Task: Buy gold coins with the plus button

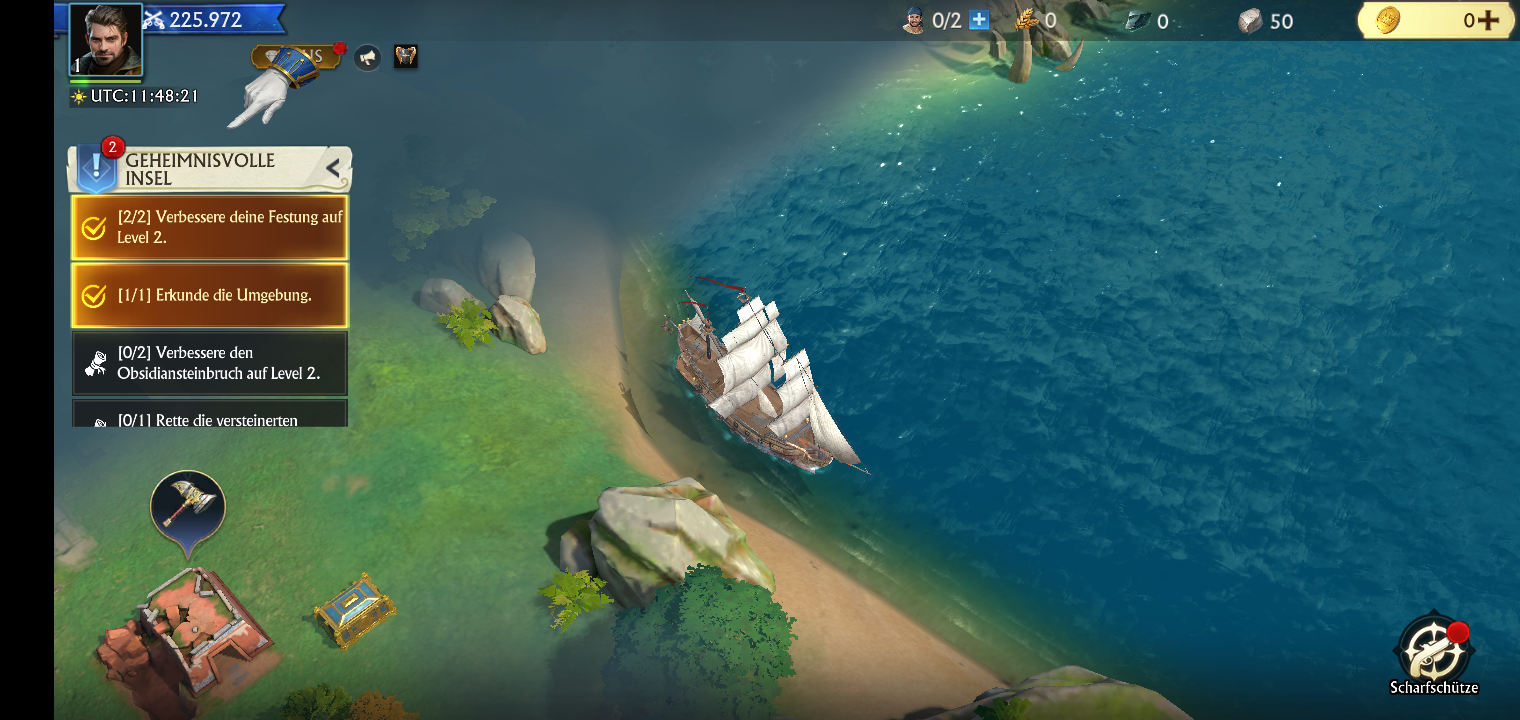Action: [1487, 20]
